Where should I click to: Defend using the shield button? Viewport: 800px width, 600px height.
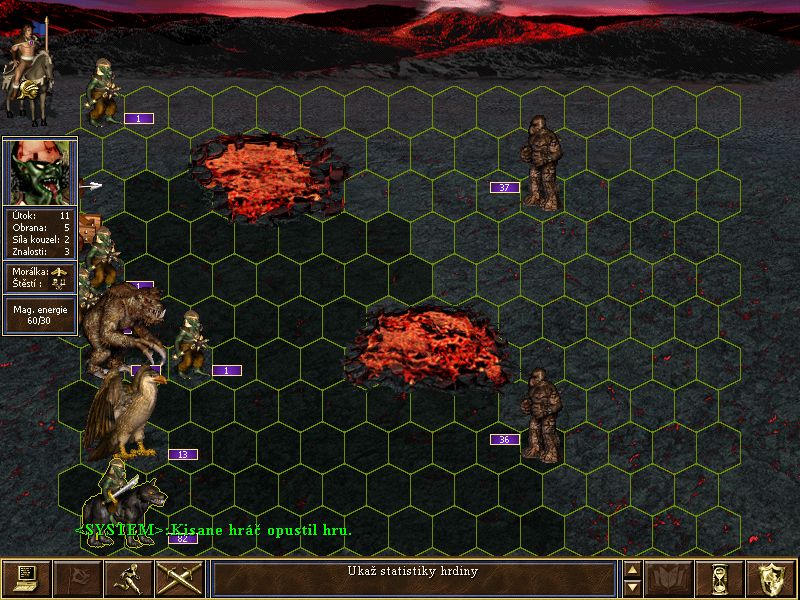[x=771, y=578]
